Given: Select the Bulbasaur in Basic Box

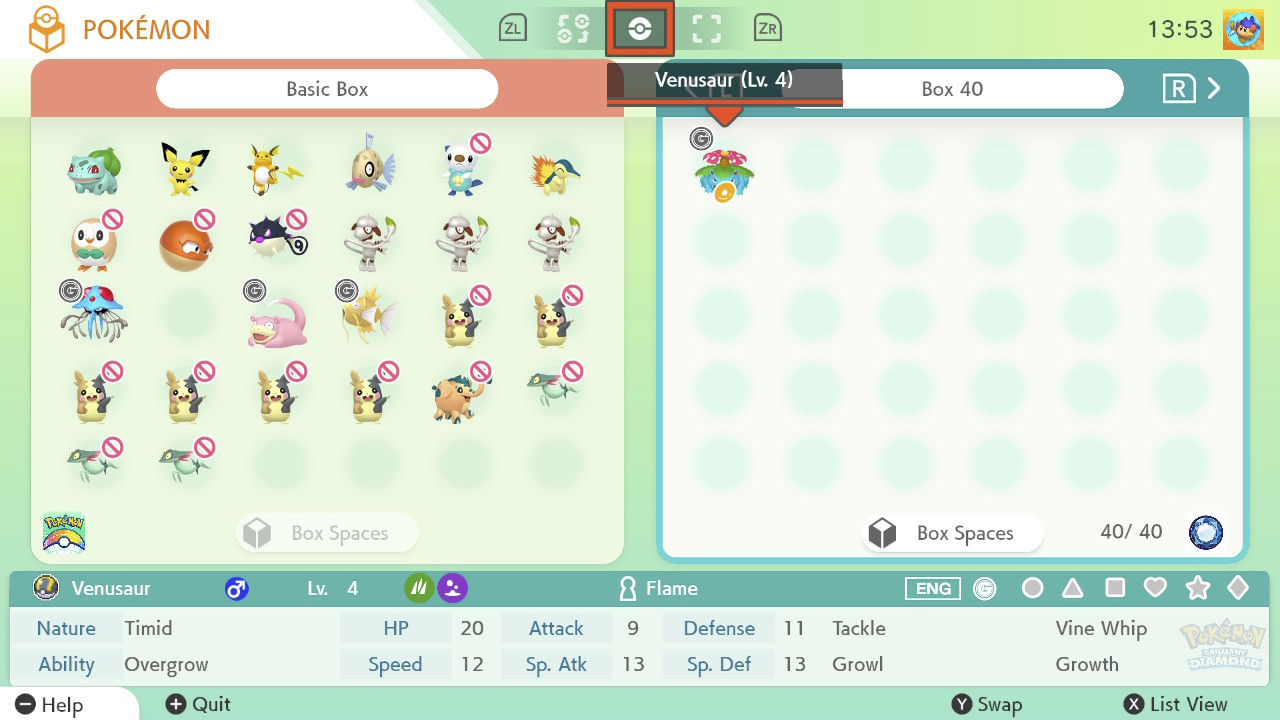Looking at the screenshot, I should (95, 168).
